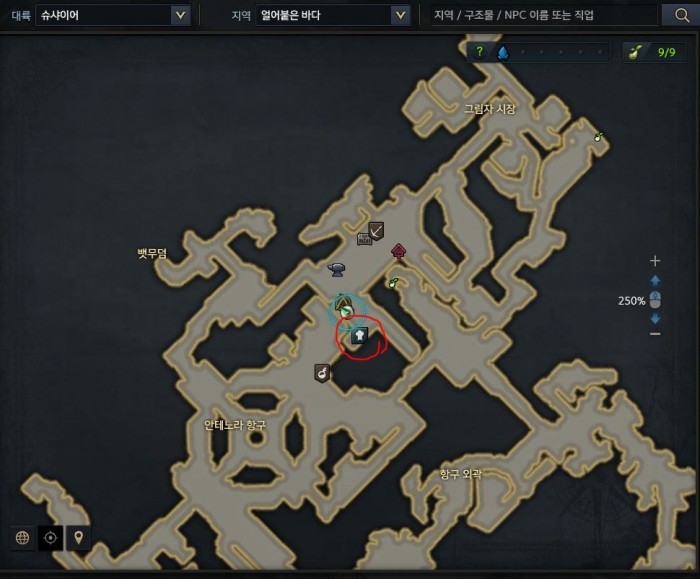Click the map pin marker button
700x579 pixels.
(x=77, y=538)
